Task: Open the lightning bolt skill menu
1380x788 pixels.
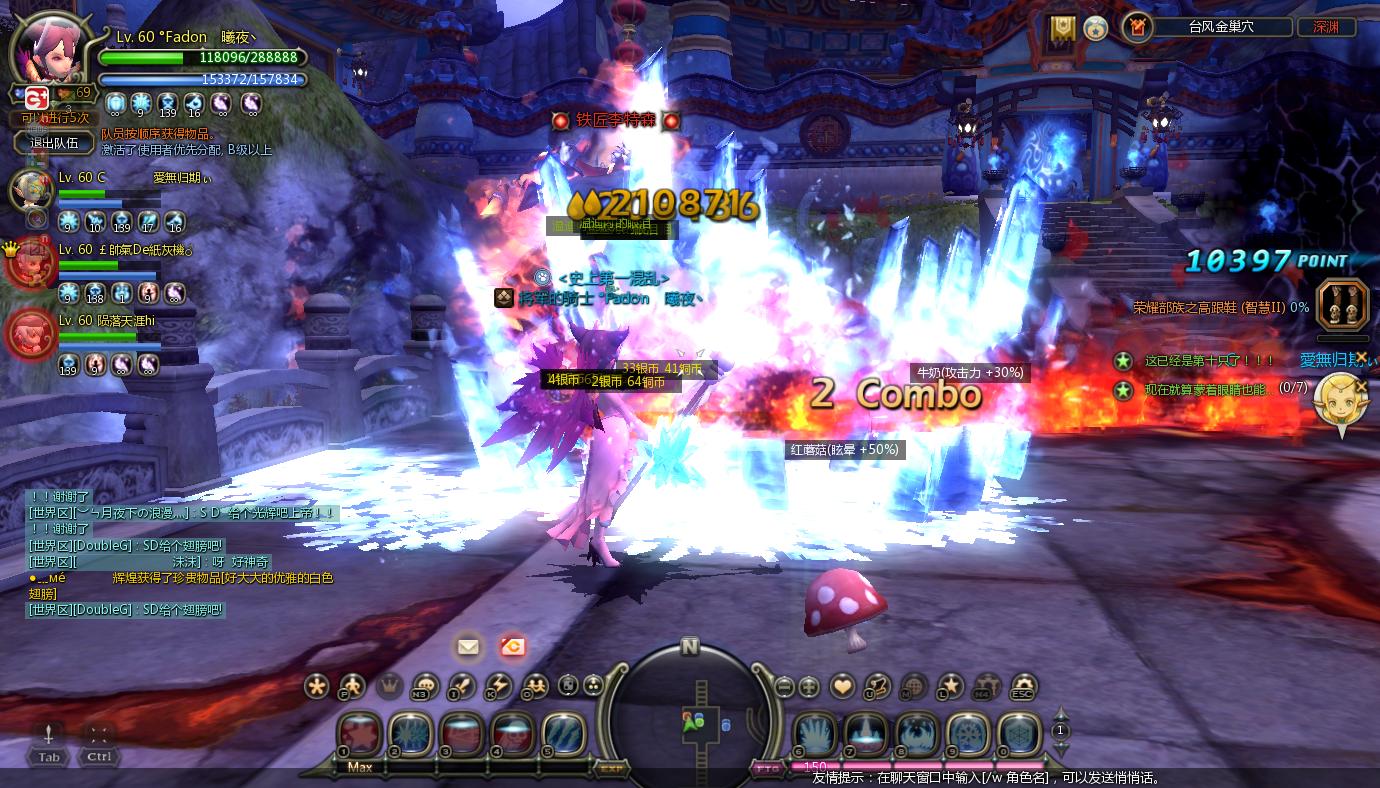Action: [498, 687]
